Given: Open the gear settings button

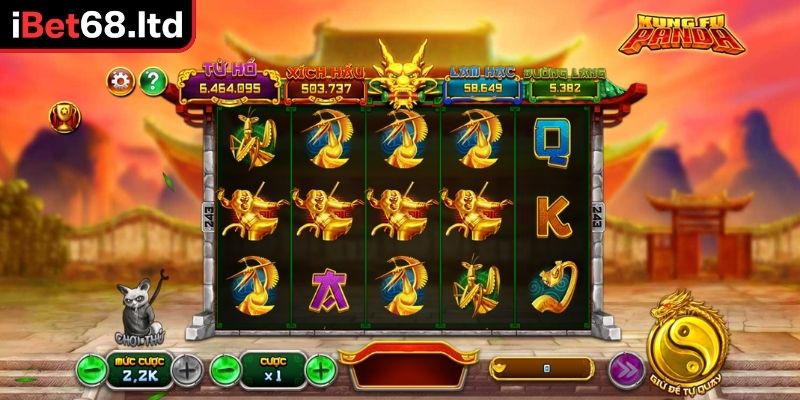Looking at the screenshot, I should (121, 79).
